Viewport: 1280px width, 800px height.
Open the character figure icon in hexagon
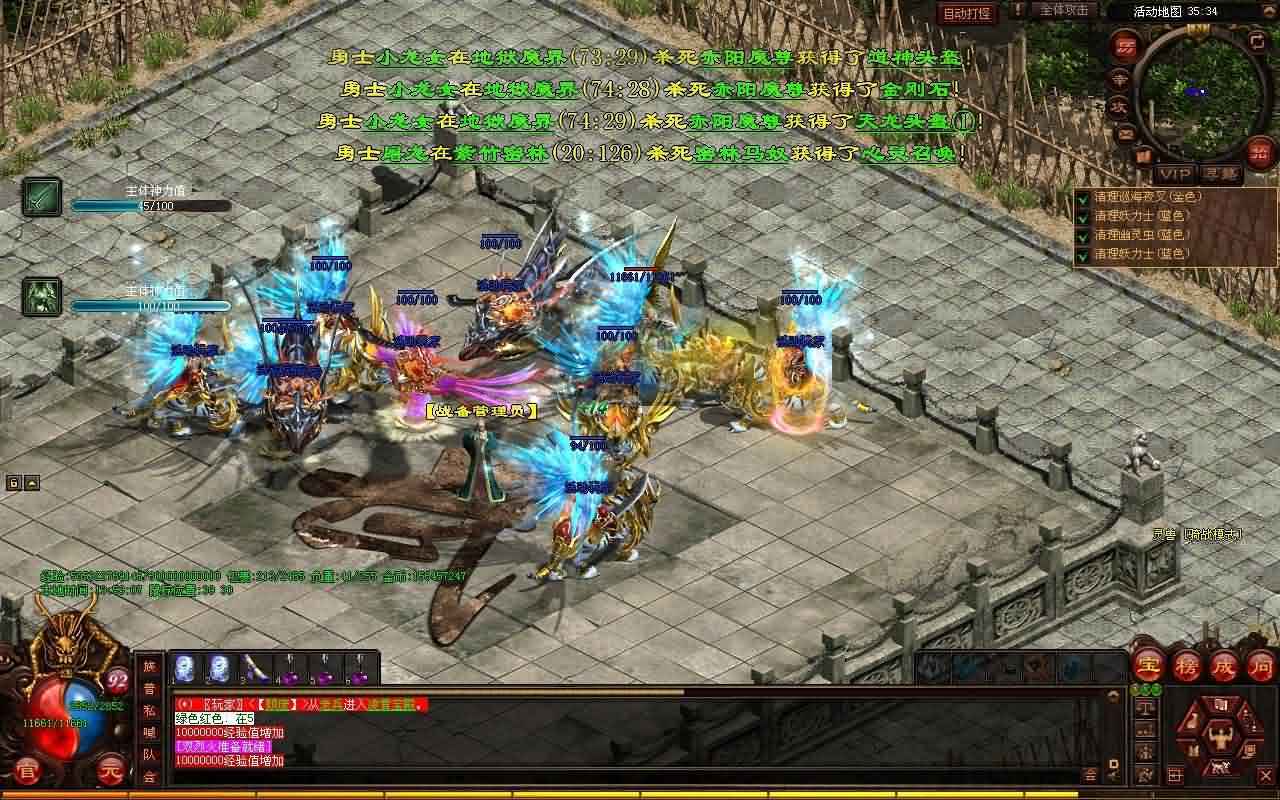[1219, 741]
